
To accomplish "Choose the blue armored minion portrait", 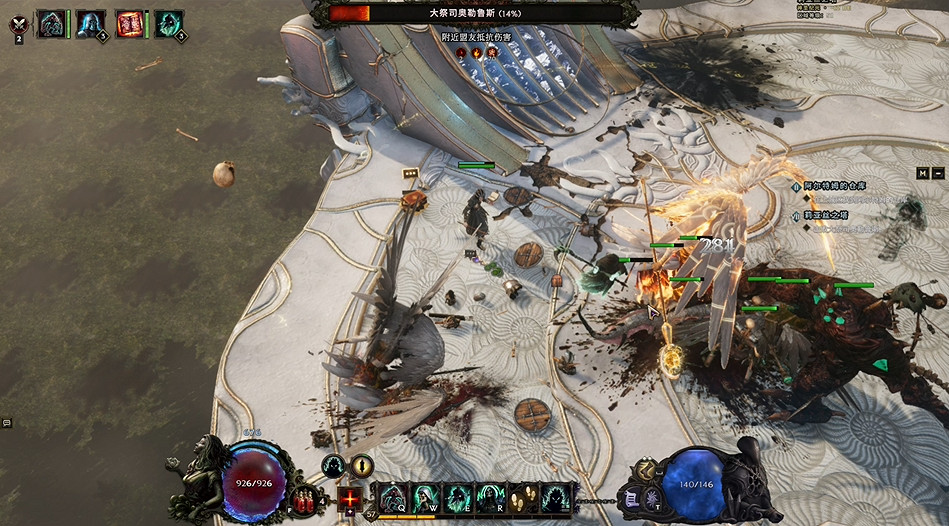I will (x=90, y=23).
